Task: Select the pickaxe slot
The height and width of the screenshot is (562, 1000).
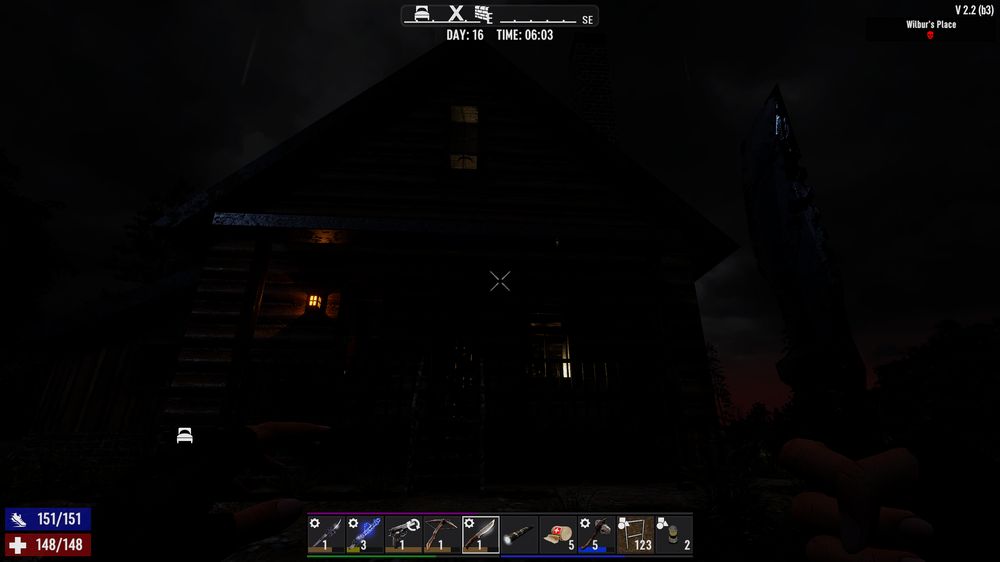Action: coord(442,534)
